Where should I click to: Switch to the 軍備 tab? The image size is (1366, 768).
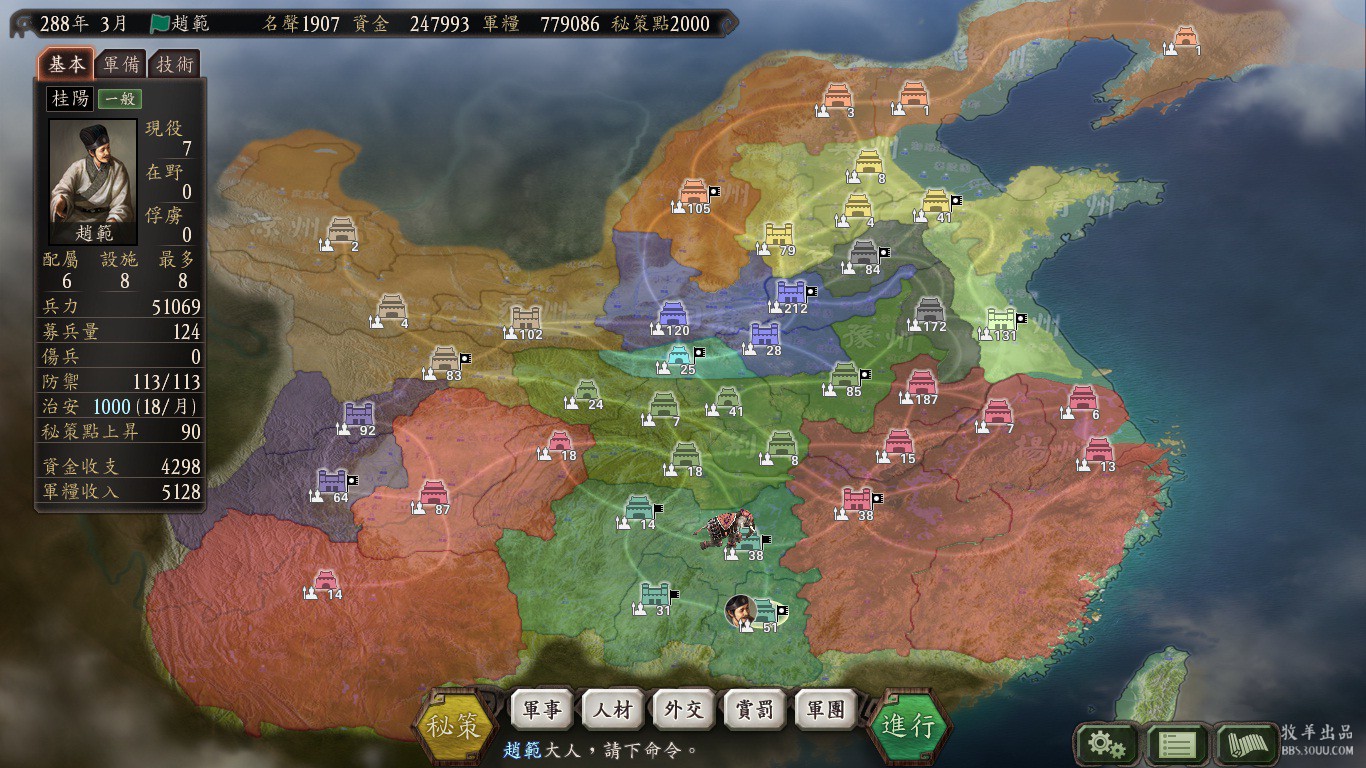click(122, 65)
